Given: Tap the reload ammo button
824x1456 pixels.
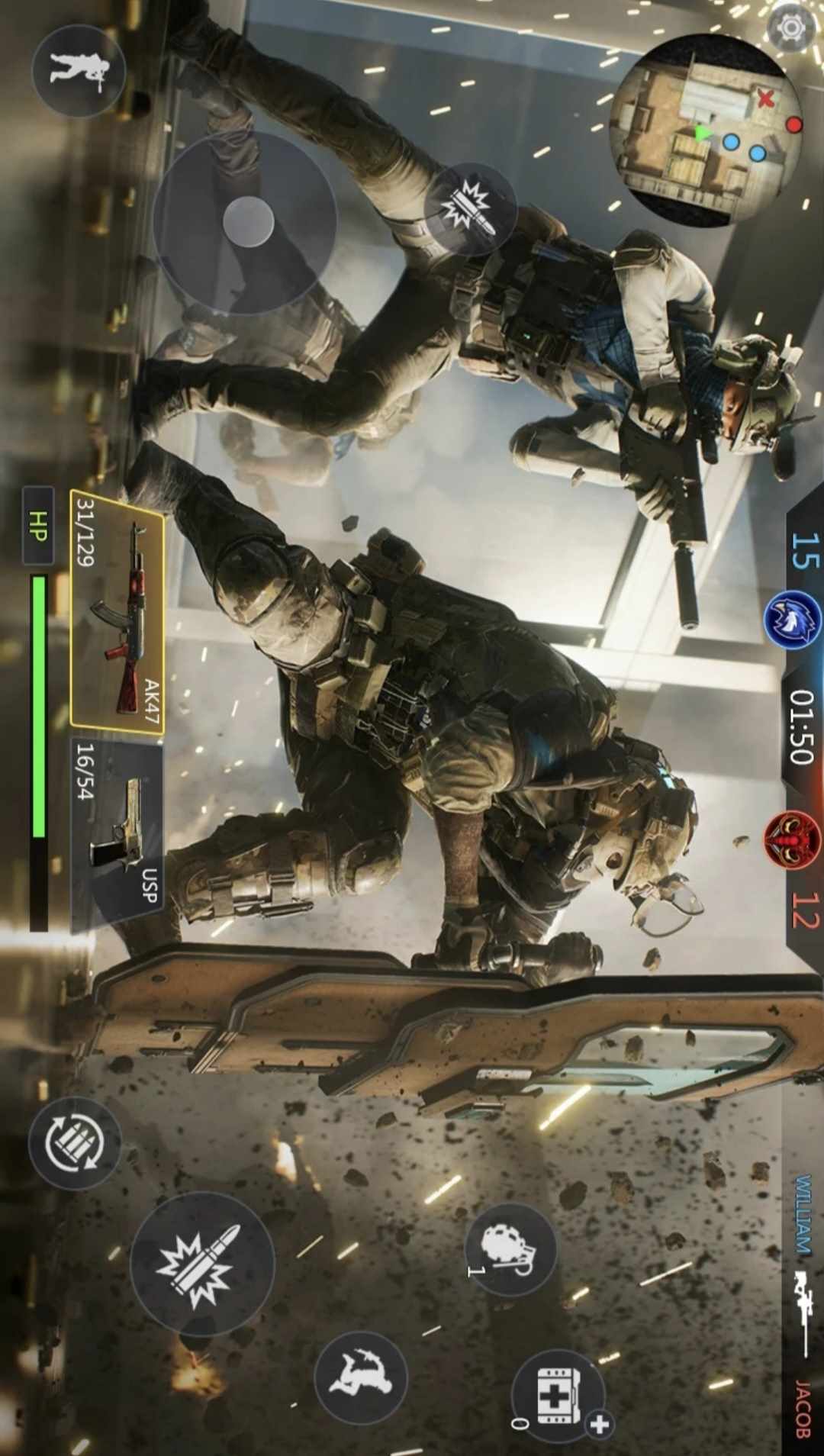Looking at the screenshot, I should coord(75,1143).
